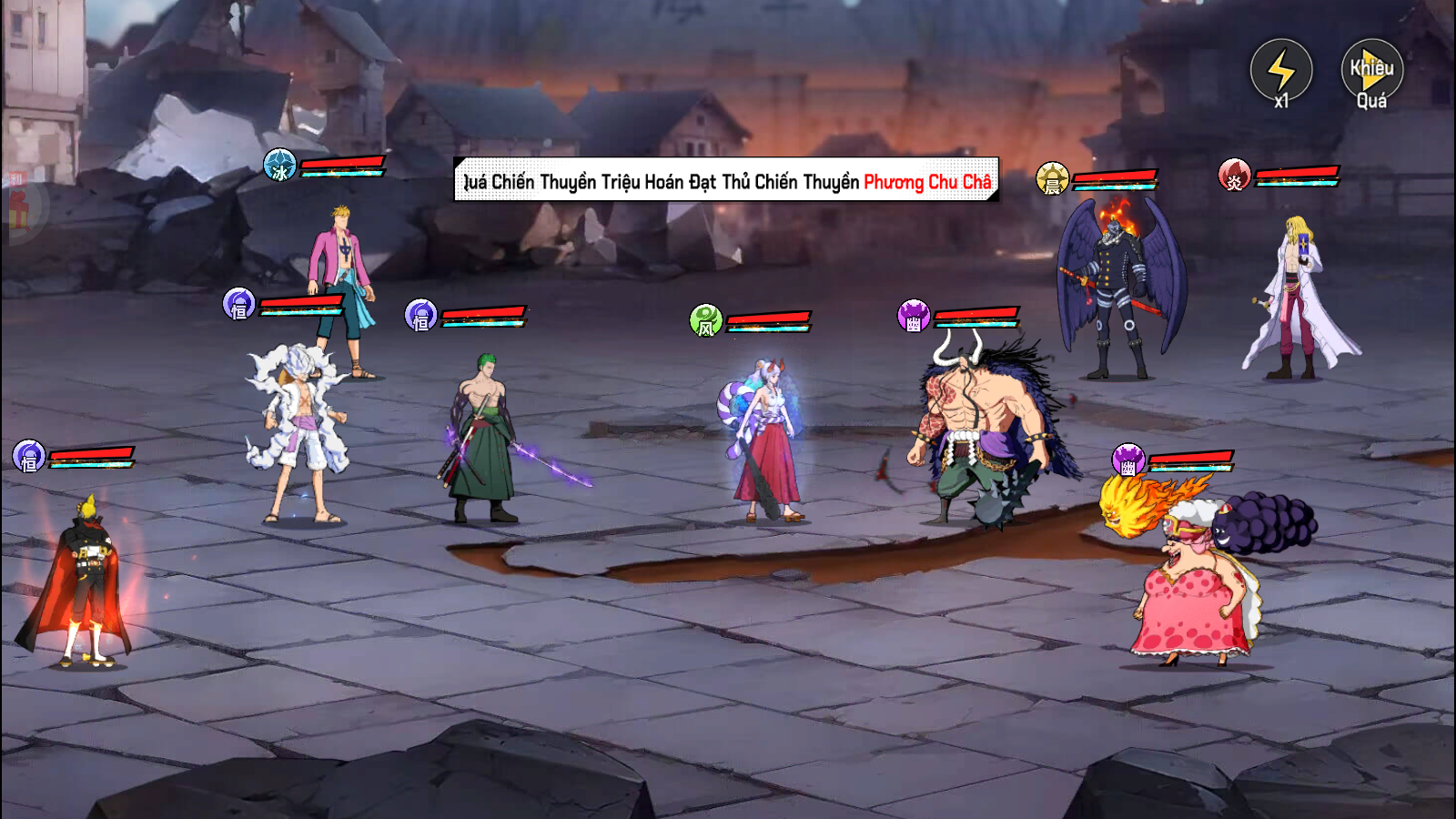The height and width of the screenshot is (819, 1456).
Task: Skip the battle with Khiêu Quá
Action: pyautogui.click(x=1371, y=72)
